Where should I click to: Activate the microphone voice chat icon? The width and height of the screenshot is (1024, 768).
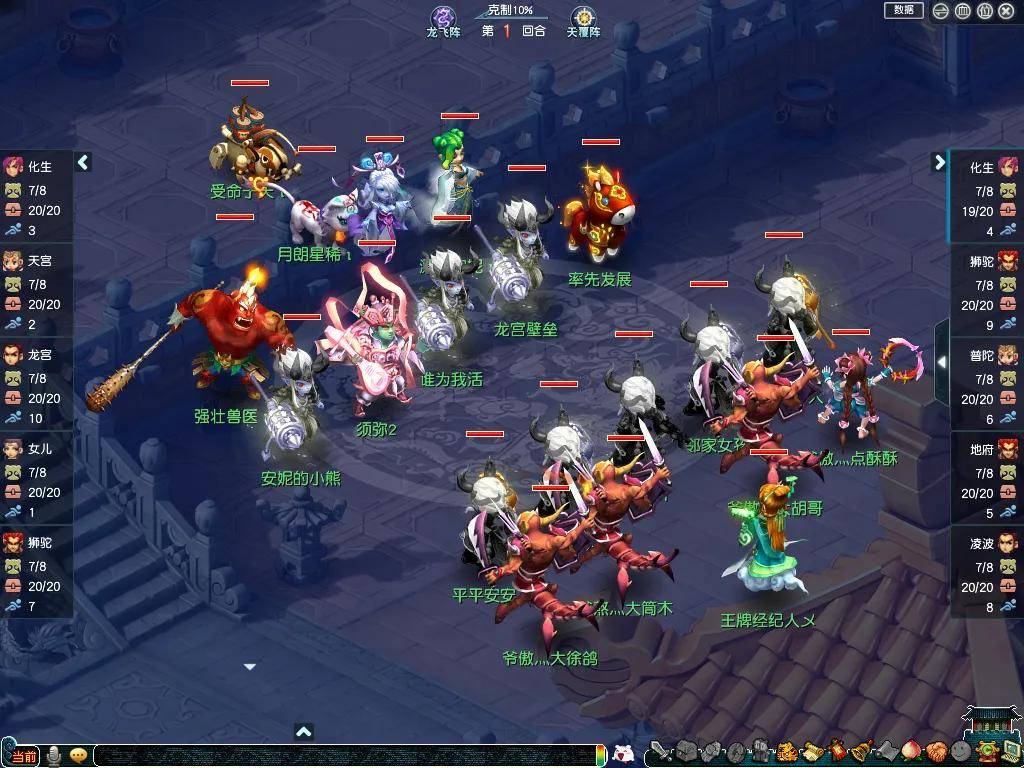click(54, 756)
